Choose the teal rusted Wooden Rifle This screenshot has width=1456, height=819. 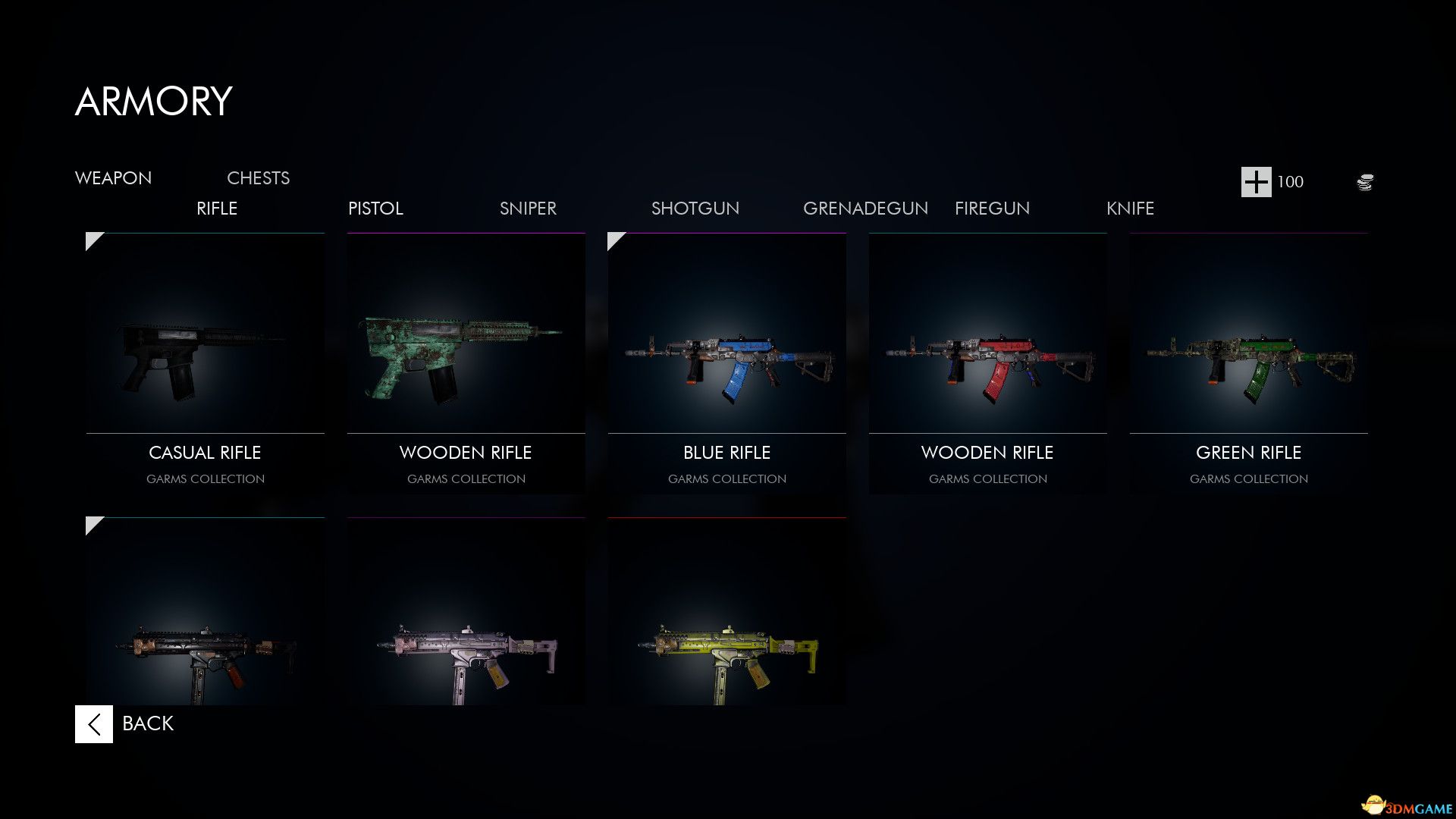[x=466, y=364]
